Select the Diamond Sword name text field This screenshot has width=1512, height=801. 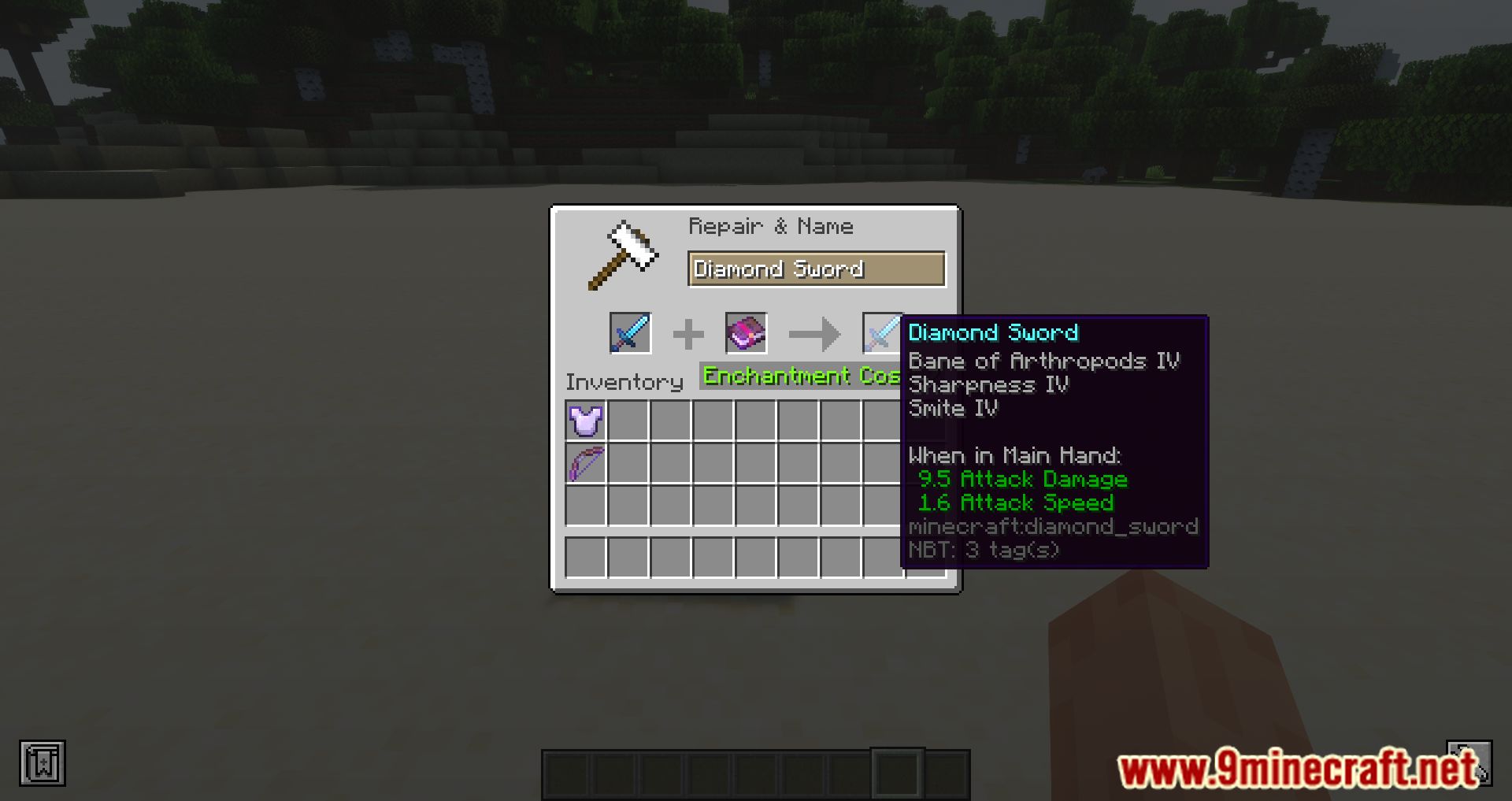tap(816, 269)
